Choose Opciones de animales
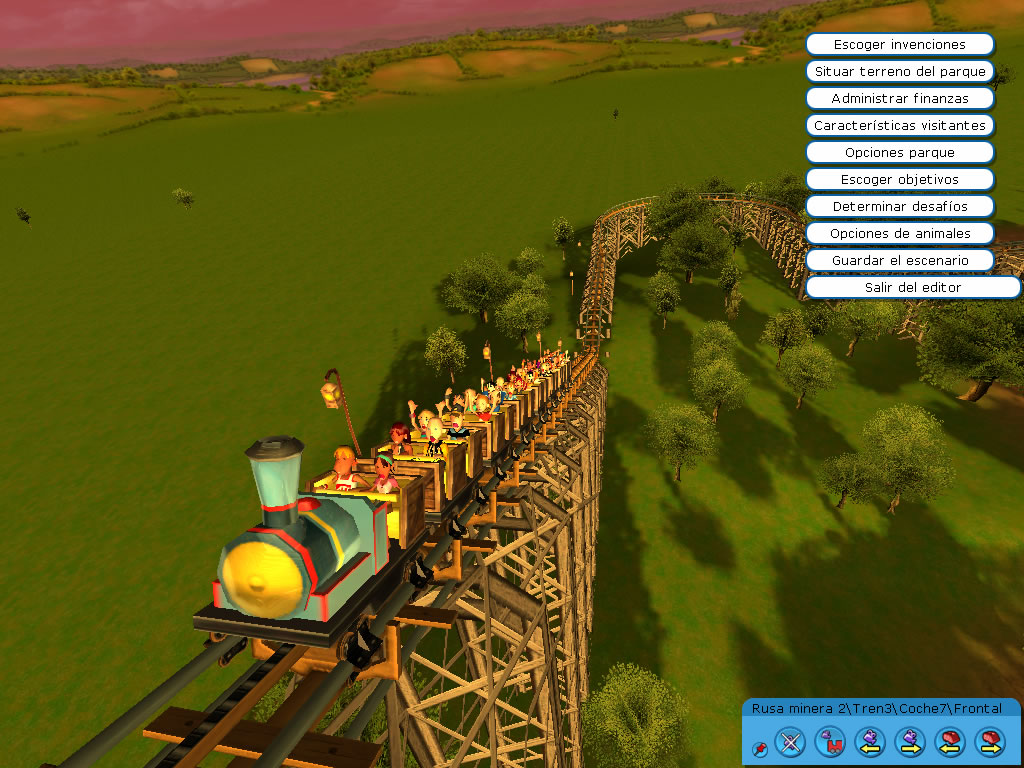This screenshot has width=1024, height=768. tap(899, 233)
